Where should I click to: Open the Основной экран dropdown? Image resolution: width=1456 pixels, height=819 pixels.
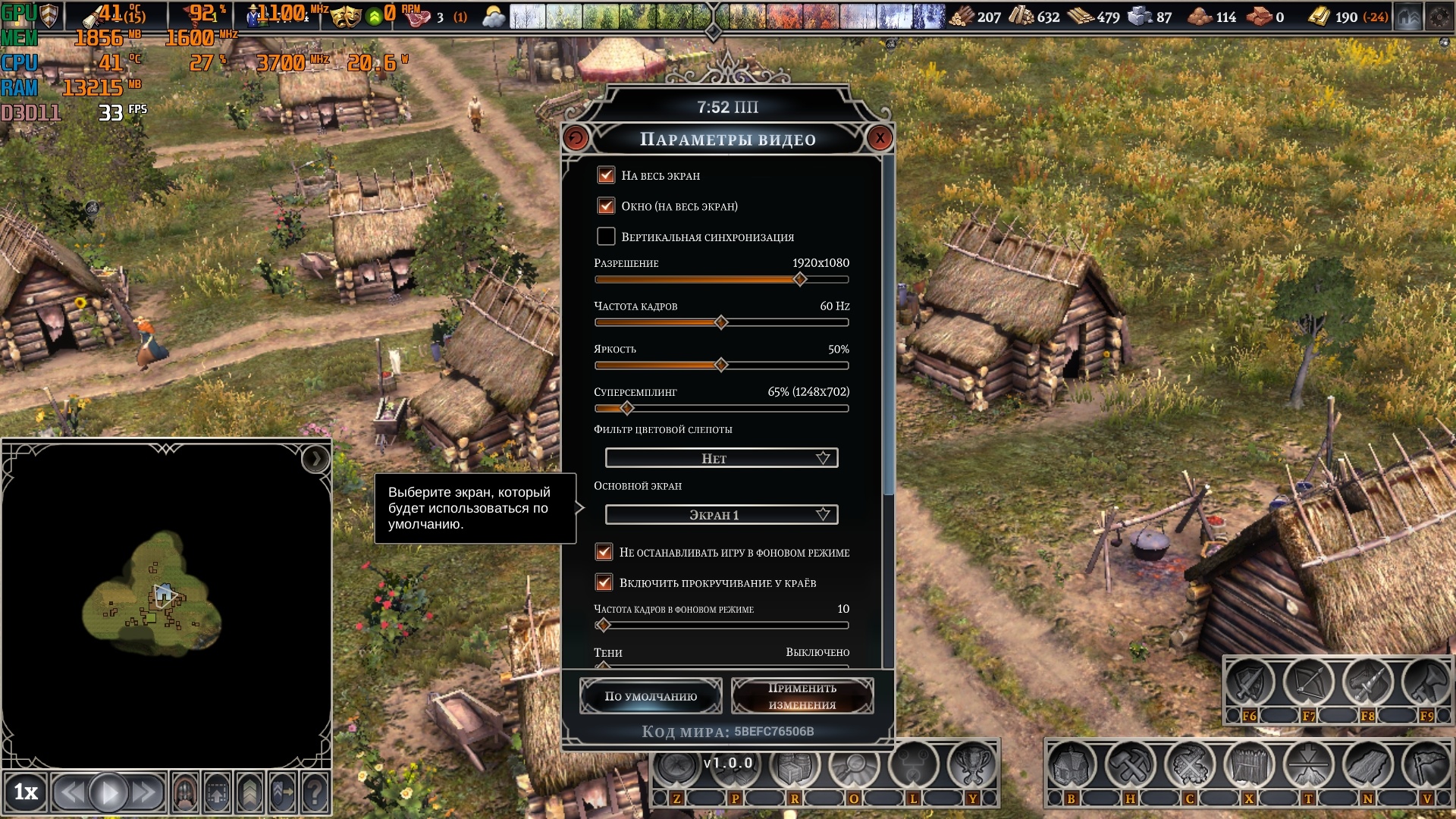pos(721,515)
